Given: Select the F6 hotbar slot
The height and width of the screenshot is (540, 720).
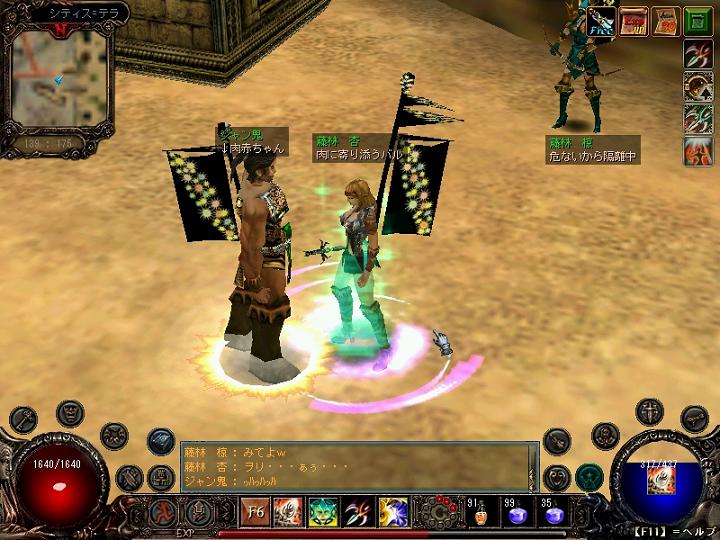Looking at the screenshot, I should point(255,513).
